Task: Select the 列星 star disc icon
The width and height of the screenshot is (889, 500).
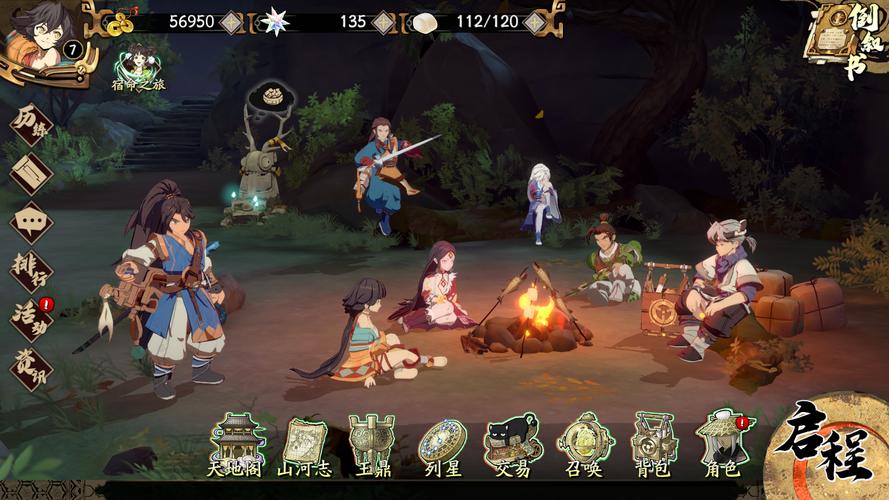Action: (x=442, y=444)
